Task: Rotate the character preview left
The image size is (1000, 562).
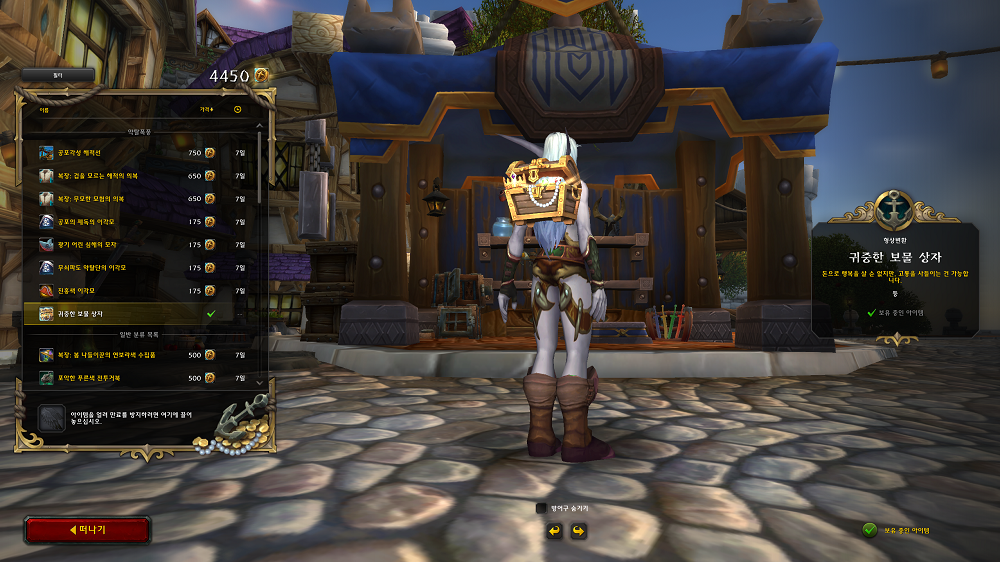Action: [x=554, y=530]
